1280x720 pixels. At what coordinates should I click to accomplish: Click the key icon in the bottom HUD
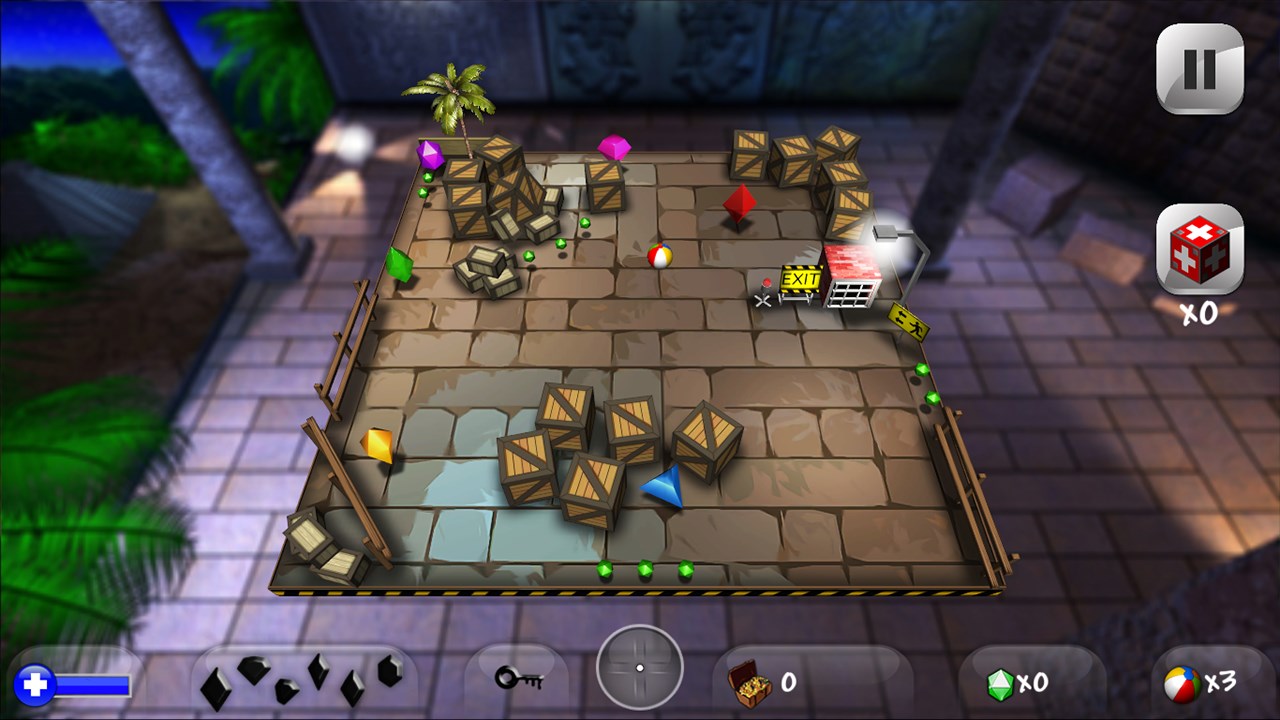pos(519,676)
